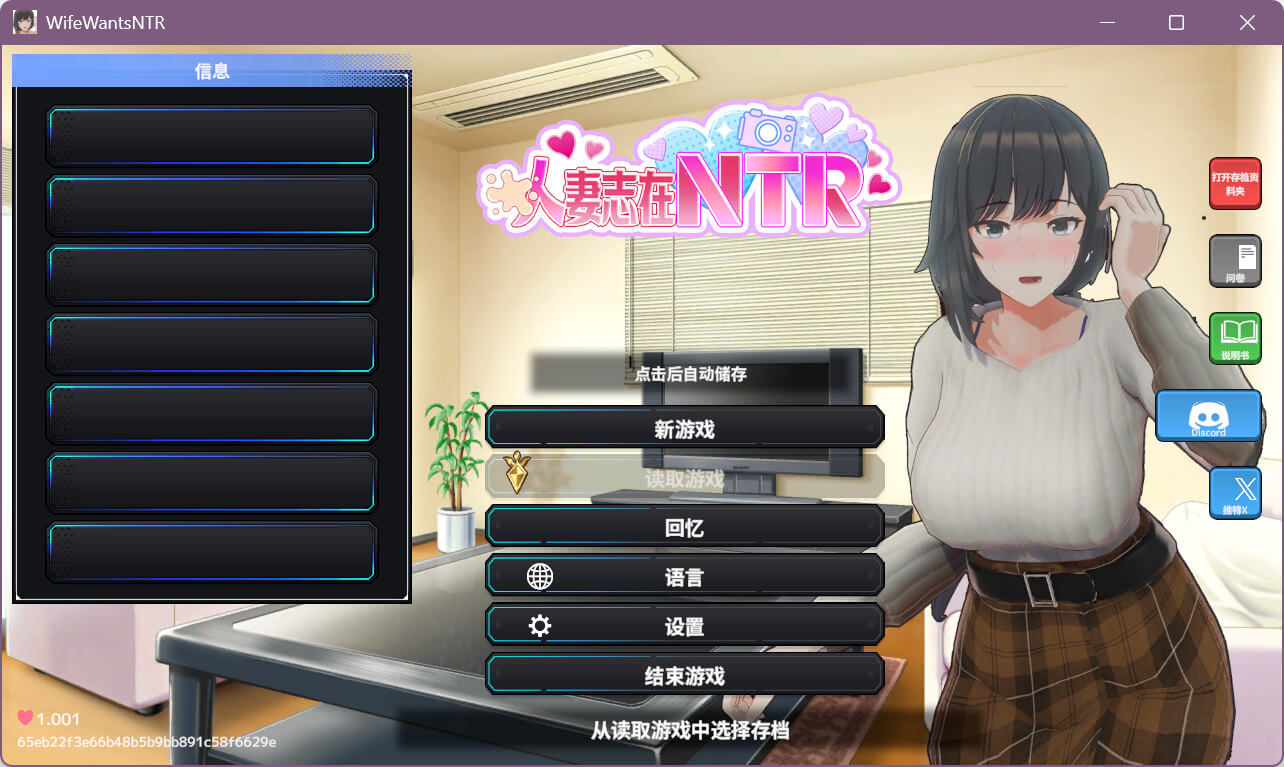Viewport: 1284px width, 767px height.
Task: Maximize the game window
Action: 1176,22
